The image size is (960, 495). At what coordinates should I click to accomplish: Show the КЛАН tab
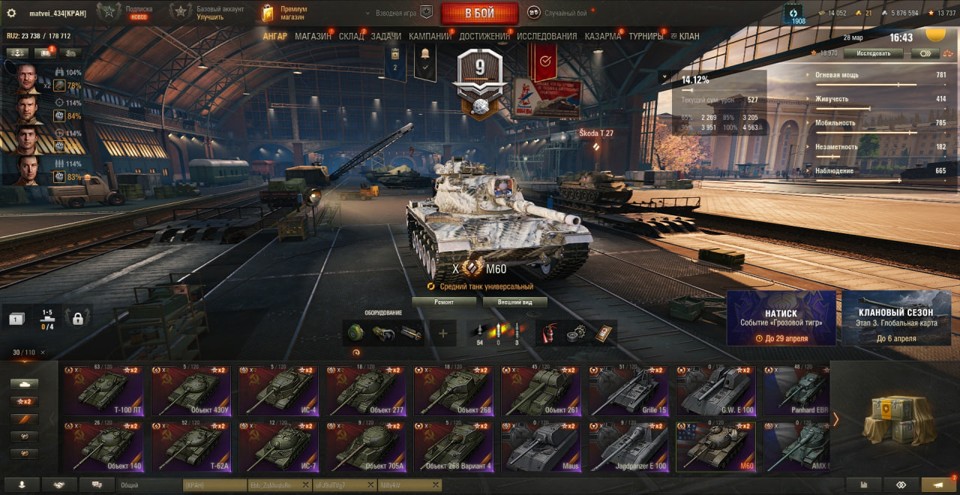point(689,36)
